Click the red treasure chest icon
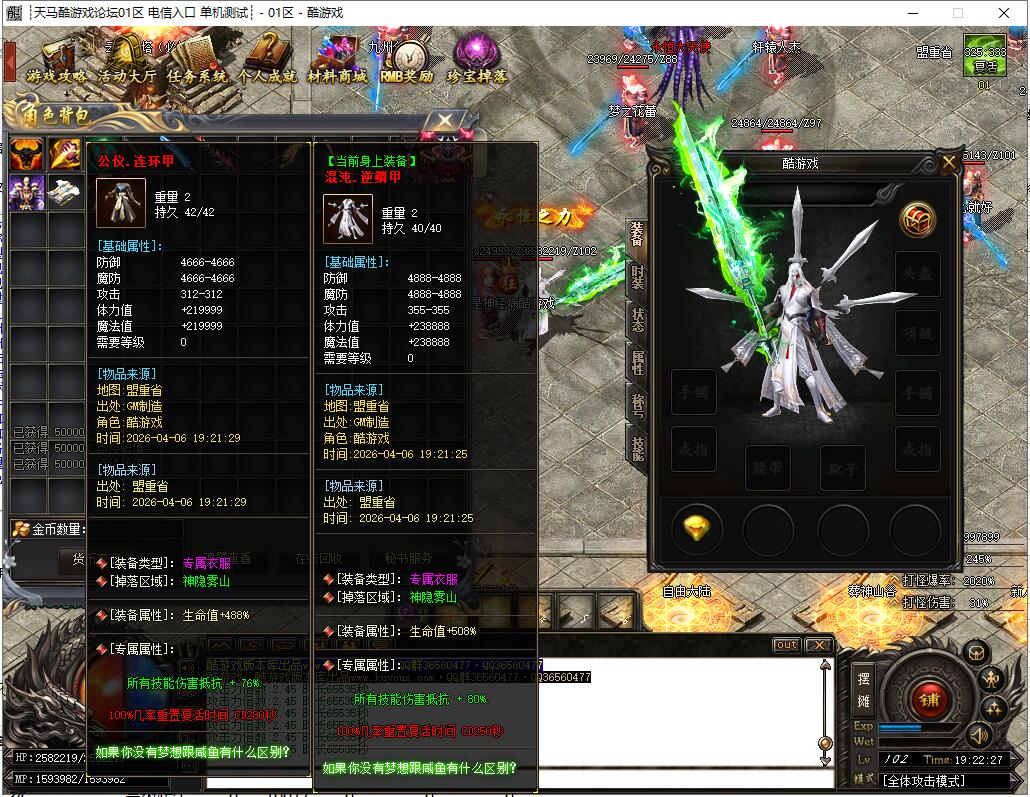The image size is (1030, 797). [x=916, y=220]
